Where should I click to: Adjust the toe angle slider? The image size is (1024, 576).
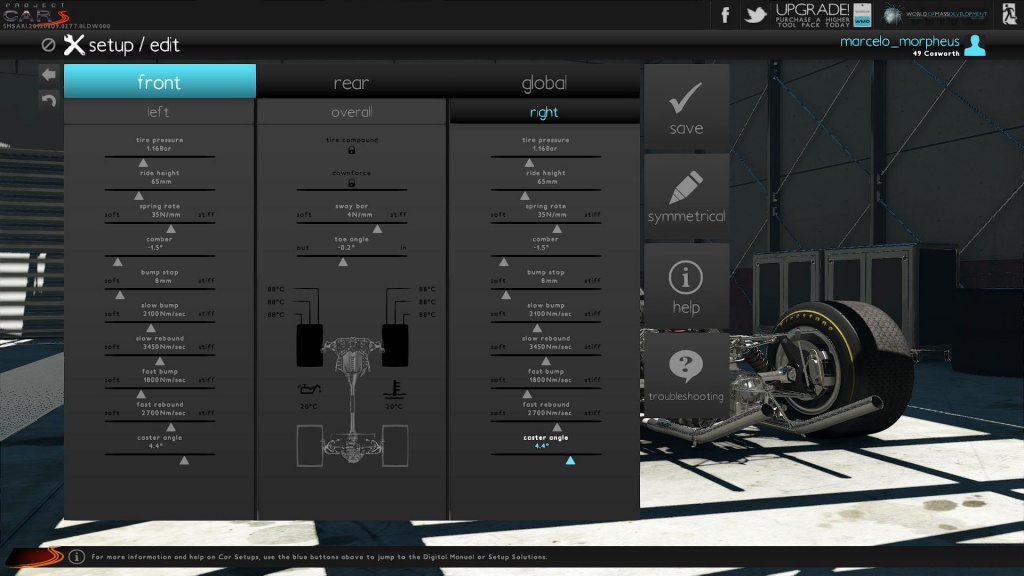click(343, 260)
